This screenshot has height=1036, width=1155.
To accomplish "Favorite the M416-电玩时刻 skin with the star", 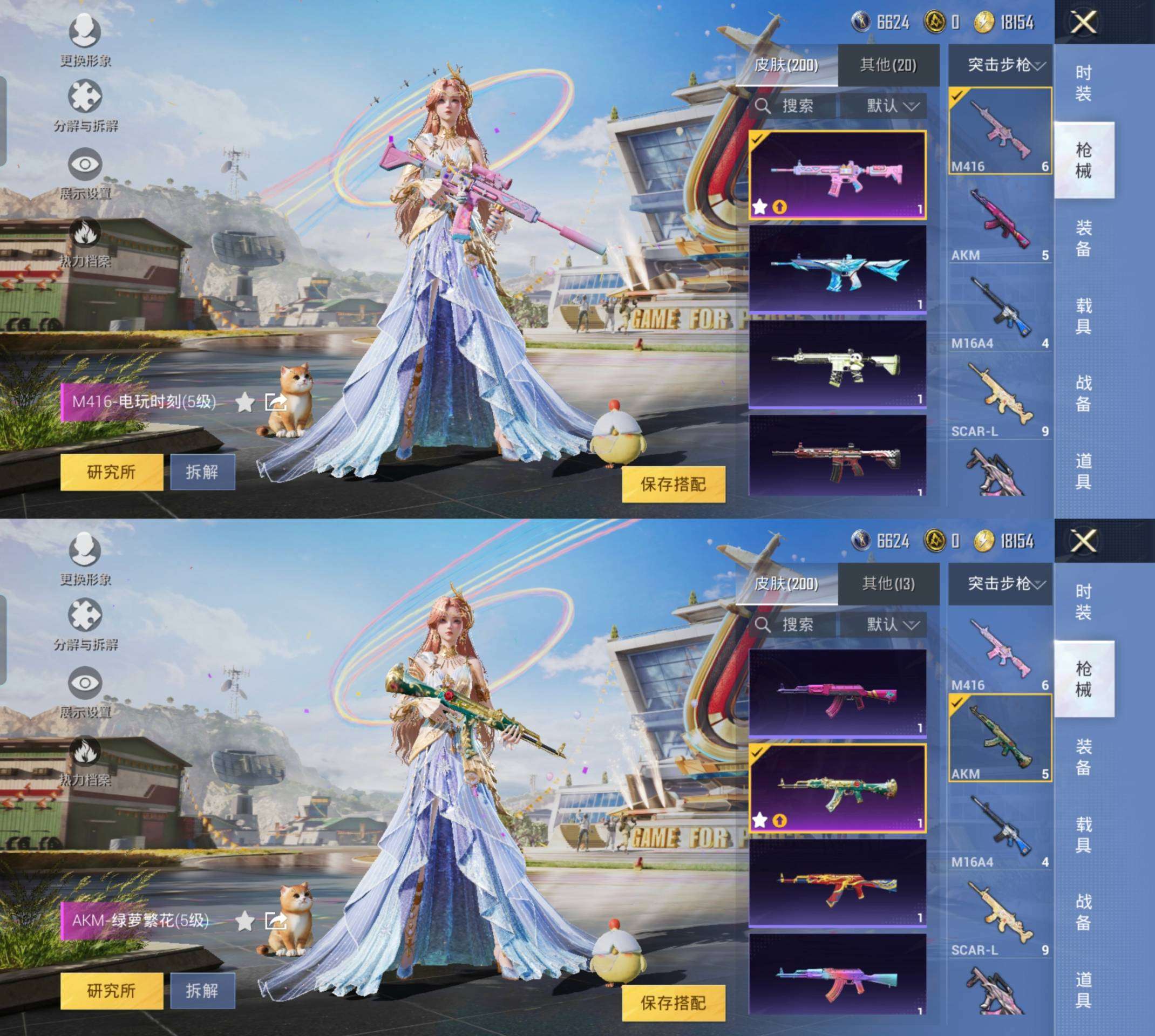I will click(x=245, y=403).
